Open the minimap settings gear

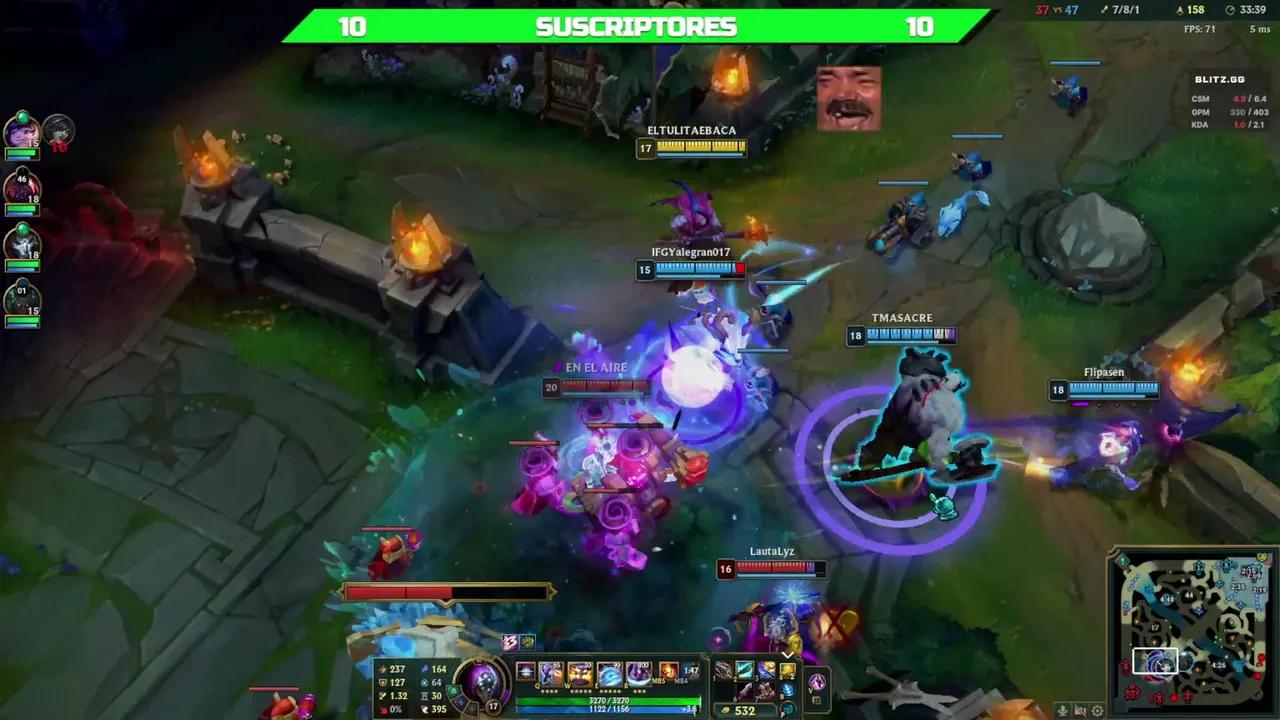coord(1097,711)
